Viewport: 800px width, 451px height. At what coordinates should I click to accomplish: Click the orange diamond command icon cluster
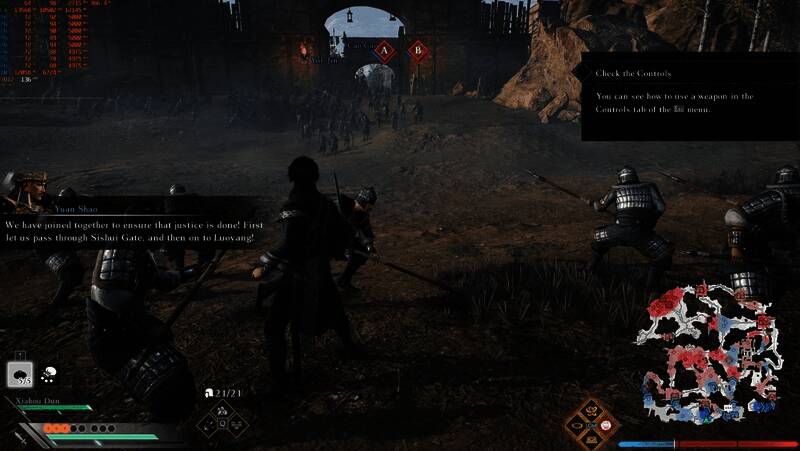590,423
